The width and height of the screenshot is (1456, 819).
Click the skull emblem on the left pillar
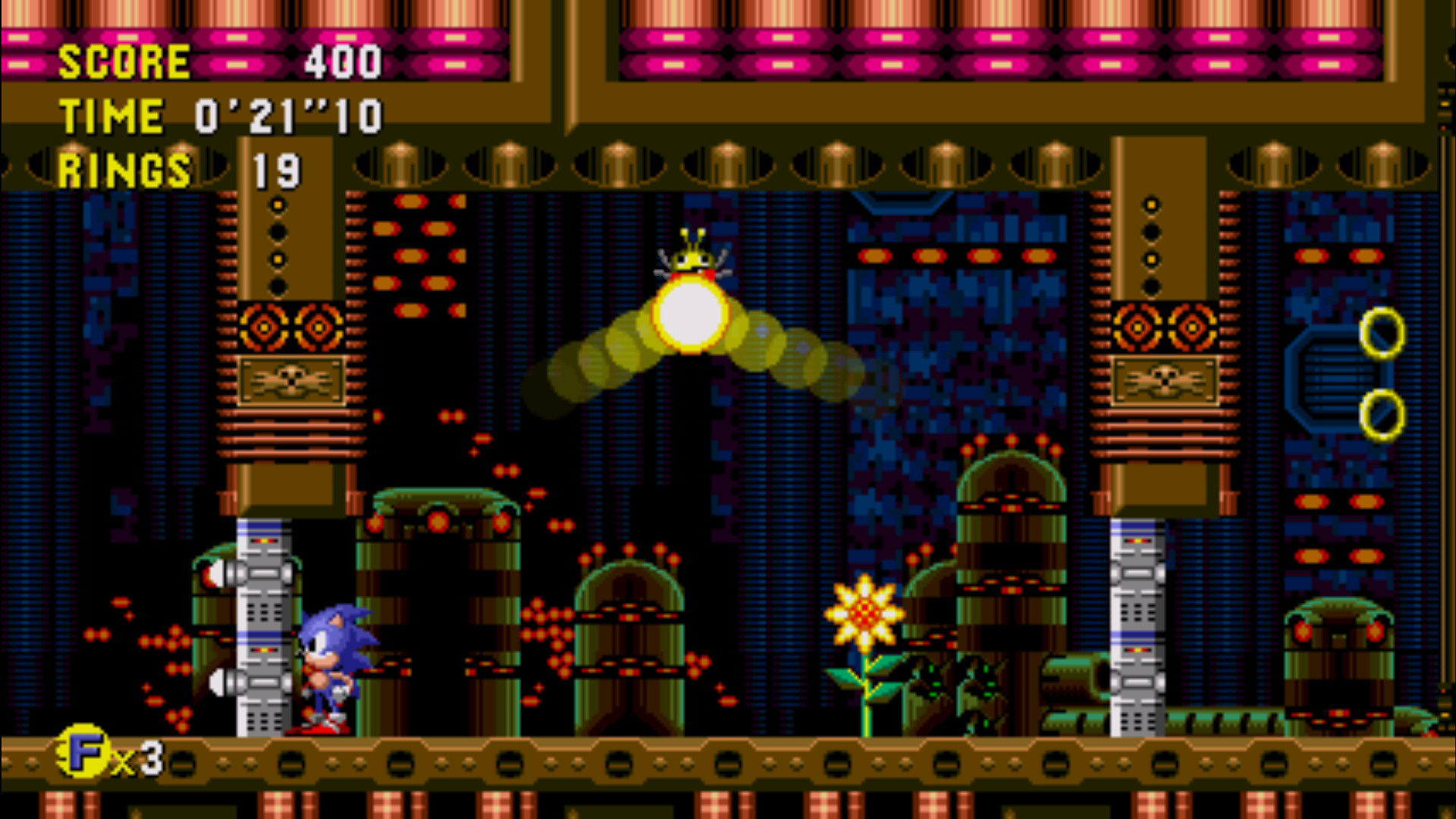point(292,379)
